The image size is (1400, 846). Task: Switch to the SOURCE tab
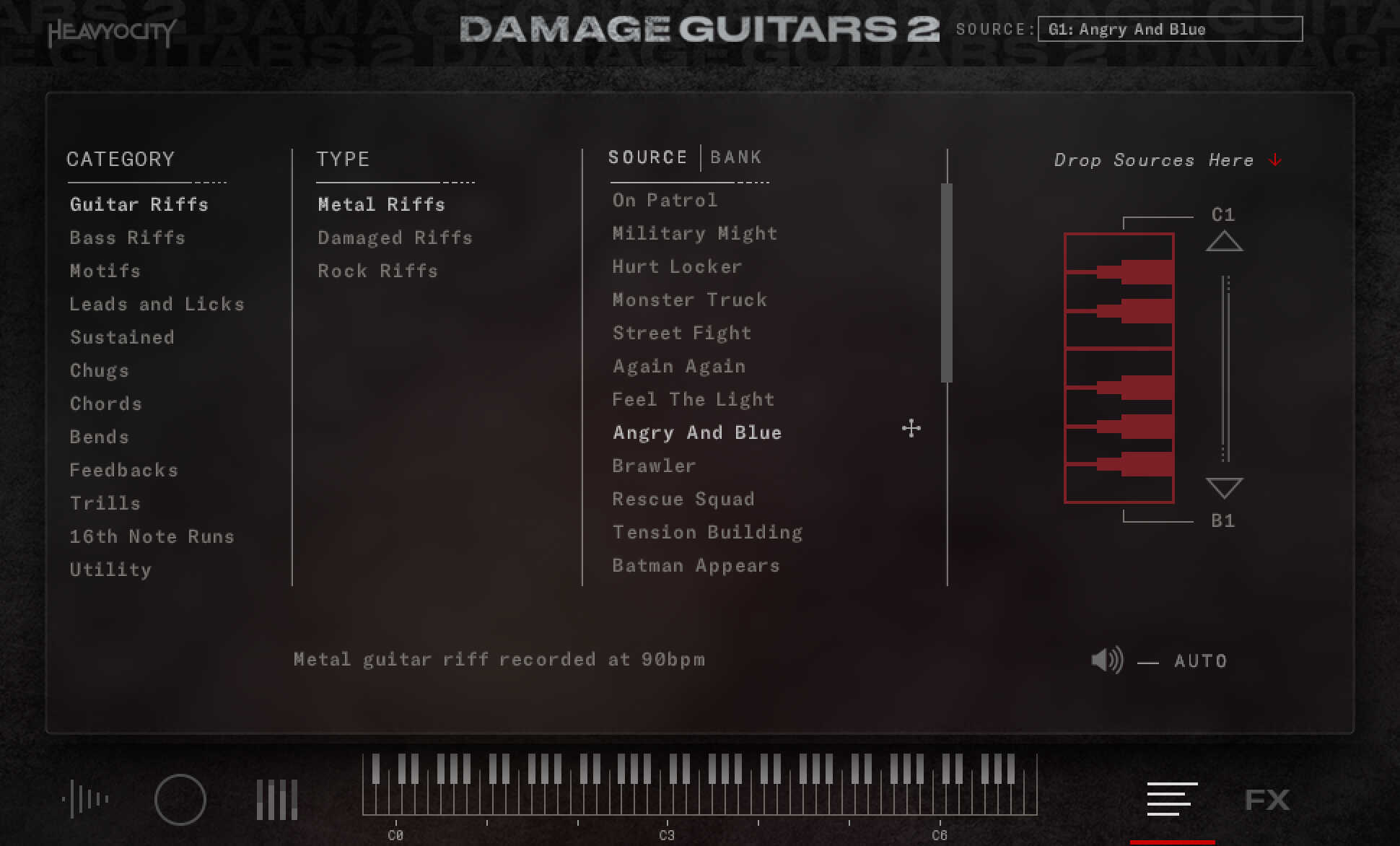[647, 157]
